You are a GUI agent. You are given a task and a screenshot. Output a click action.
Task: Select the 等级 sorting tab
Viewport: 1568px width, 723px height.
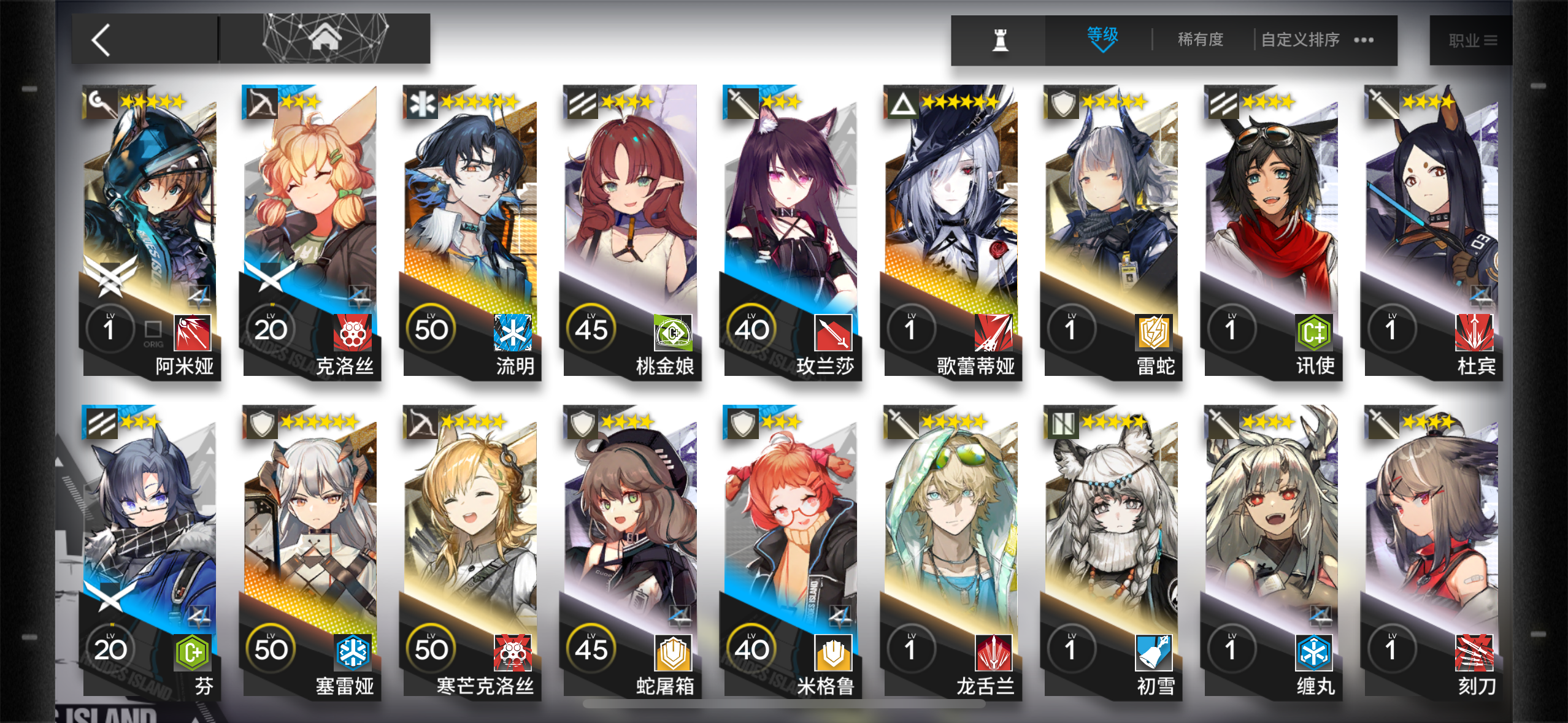coord(1101,34)
